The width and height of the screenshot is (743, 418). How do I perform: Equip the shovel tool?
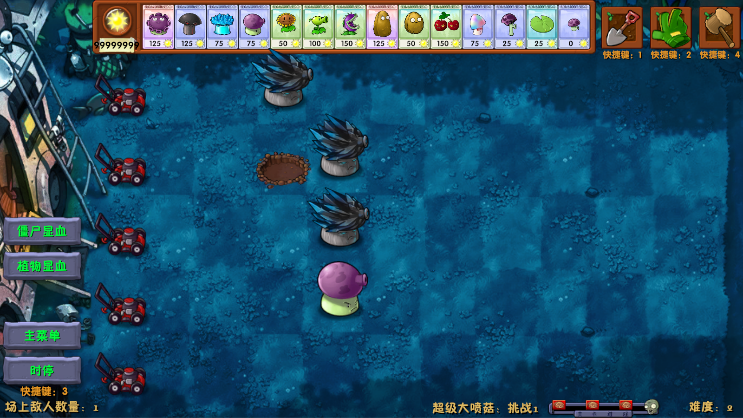[x=622, y=26]
